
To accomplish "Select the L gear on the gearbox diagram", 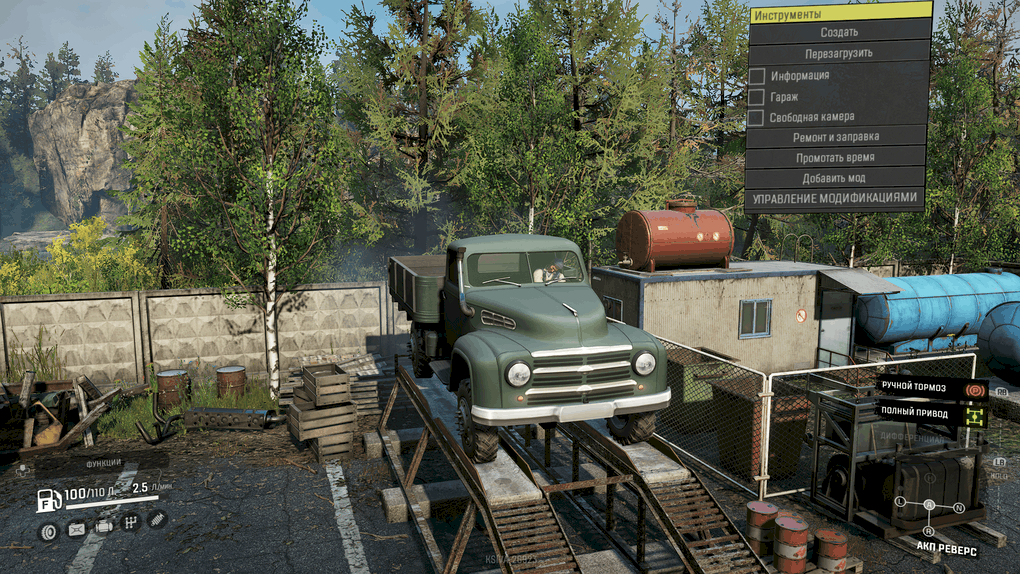I will [x=900, y=500].
